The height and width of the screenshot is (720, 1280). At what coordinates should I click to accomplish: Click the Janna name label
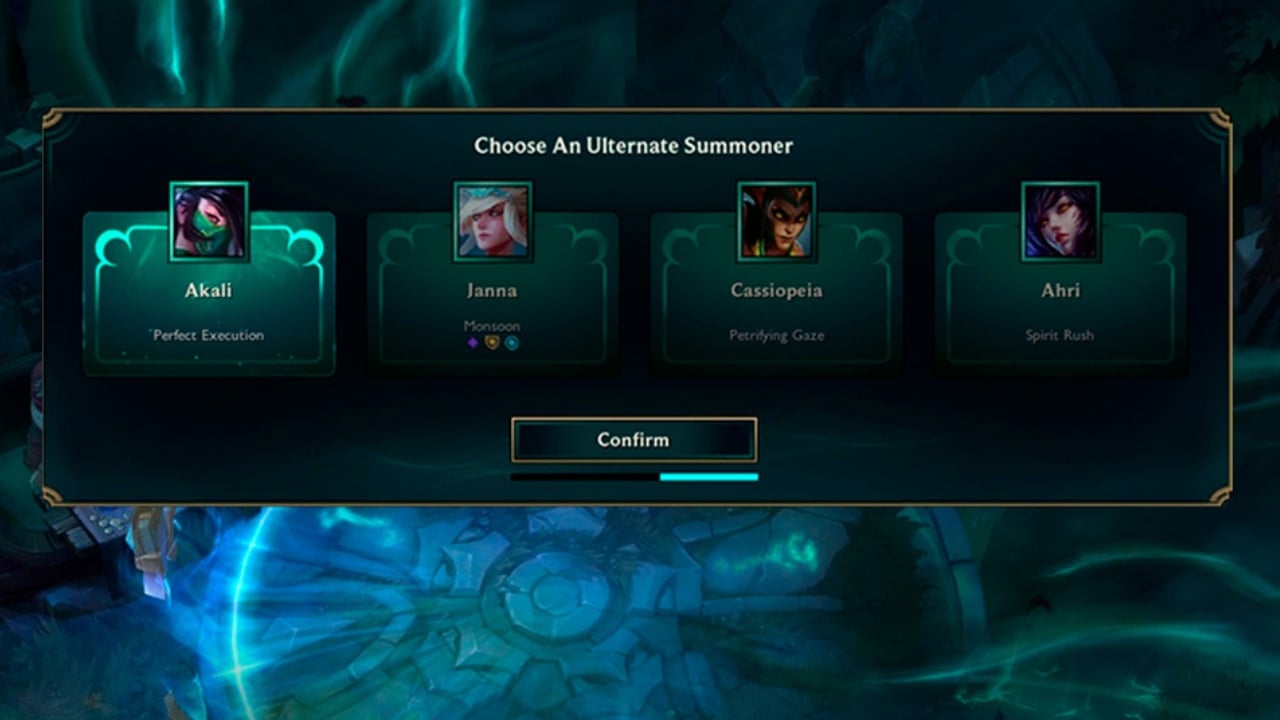coord(492,291)
